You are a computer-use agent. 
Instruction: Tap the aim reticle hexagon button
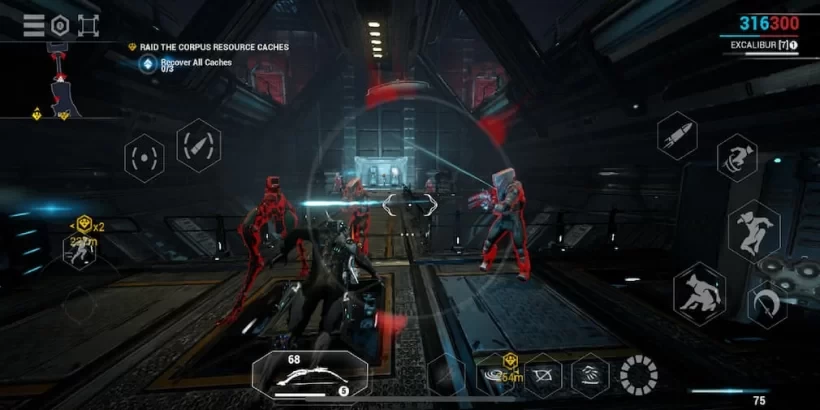(x=144, y=157)
